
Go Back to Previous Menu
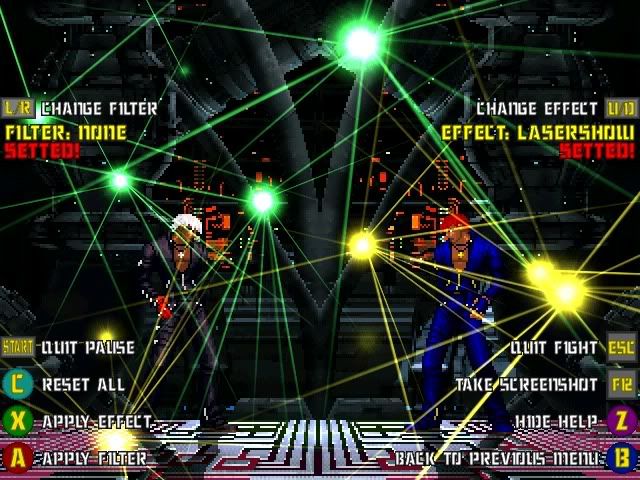click(x=499, y=458)
